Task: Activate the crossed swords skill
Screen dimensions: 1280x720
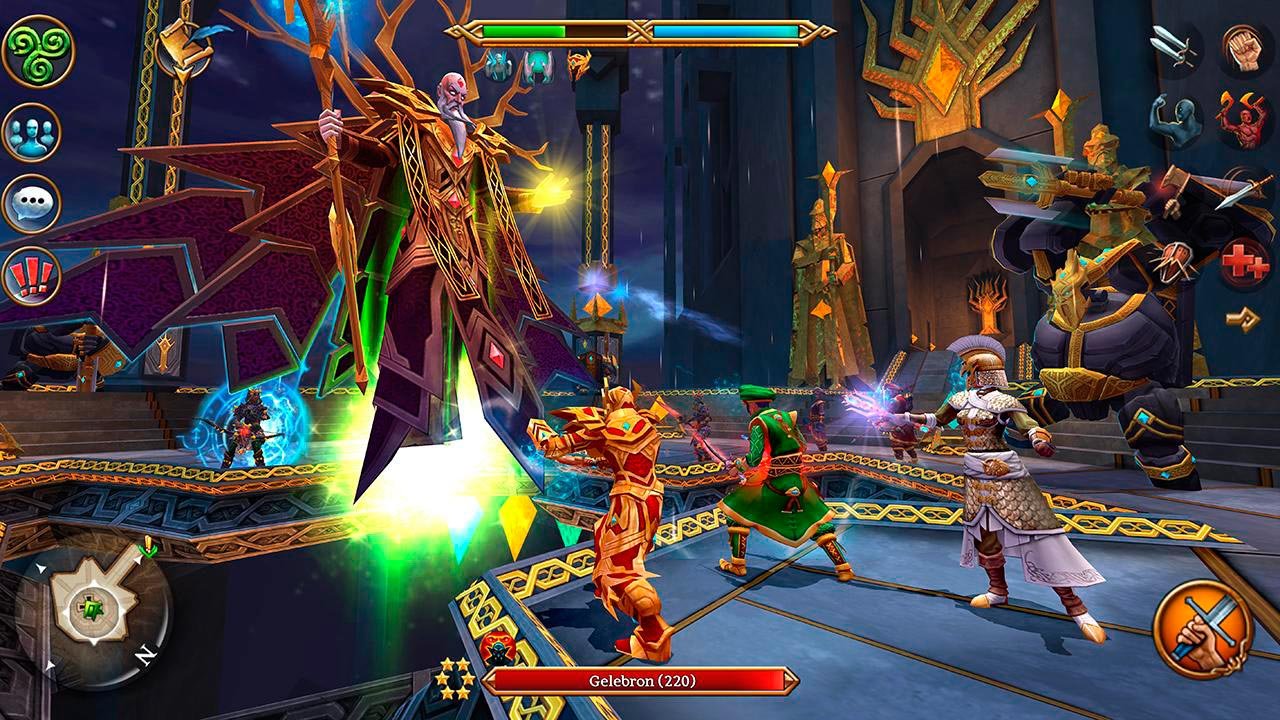Action: click(x=1174, y=47)
